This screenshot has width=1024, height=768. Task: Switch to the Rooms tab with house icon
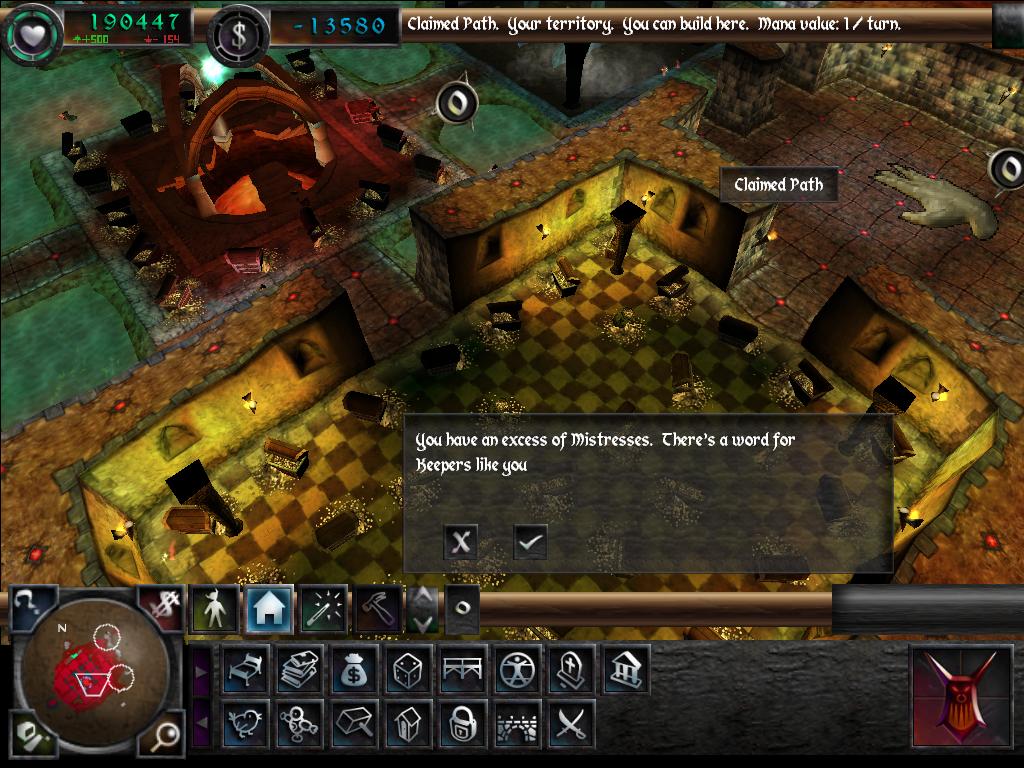click(269, 608)
